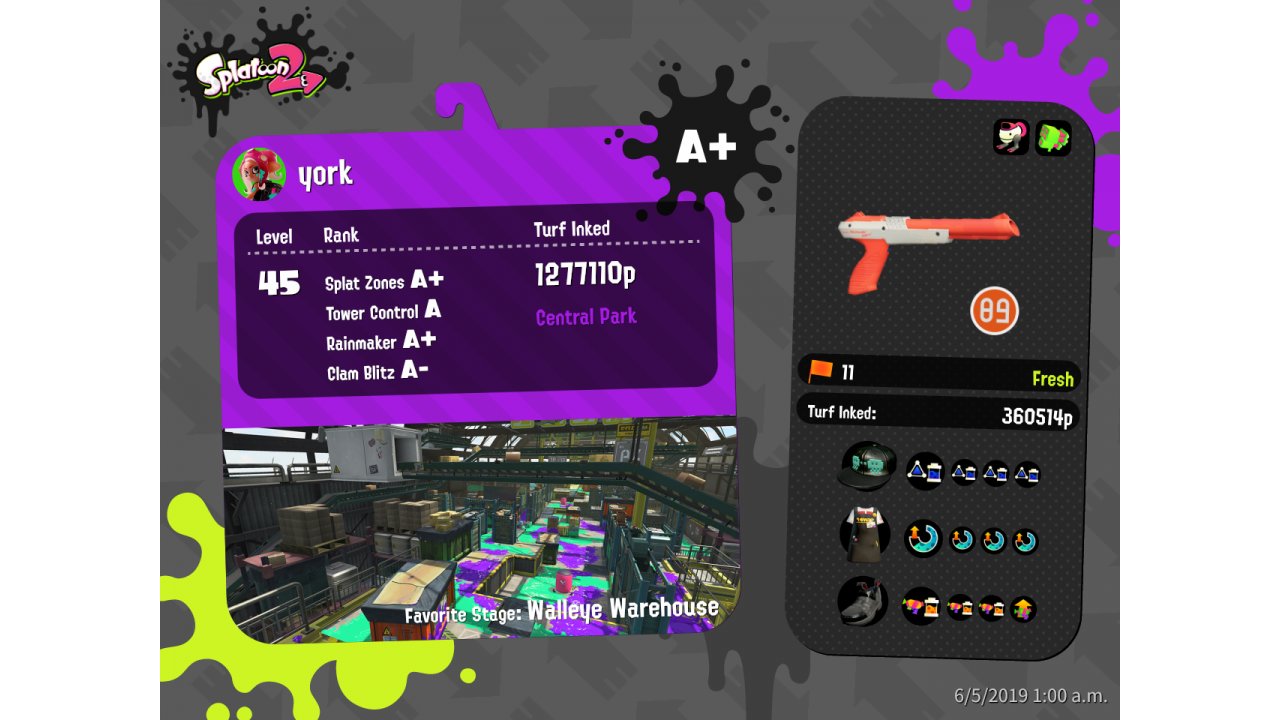Select the green Tenta Missiles special icon
The image size is (1280, 720).
1053,138
